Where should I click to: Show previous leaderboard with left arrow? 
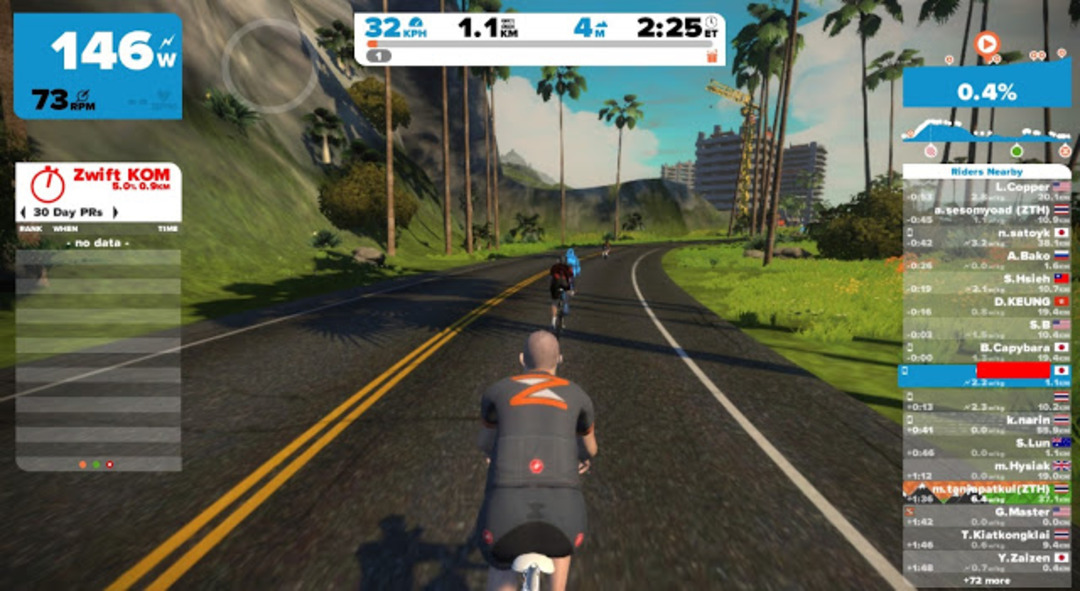pos(24,212)
